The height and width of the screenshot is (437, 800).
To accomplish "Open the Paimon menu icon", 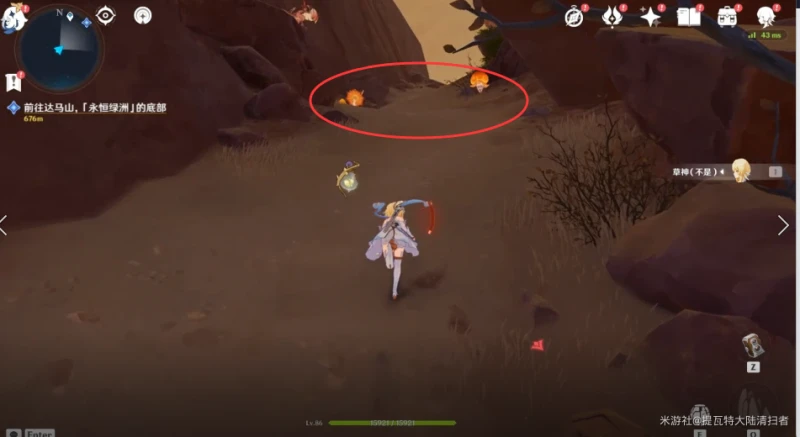I will [x=12, y=17].
